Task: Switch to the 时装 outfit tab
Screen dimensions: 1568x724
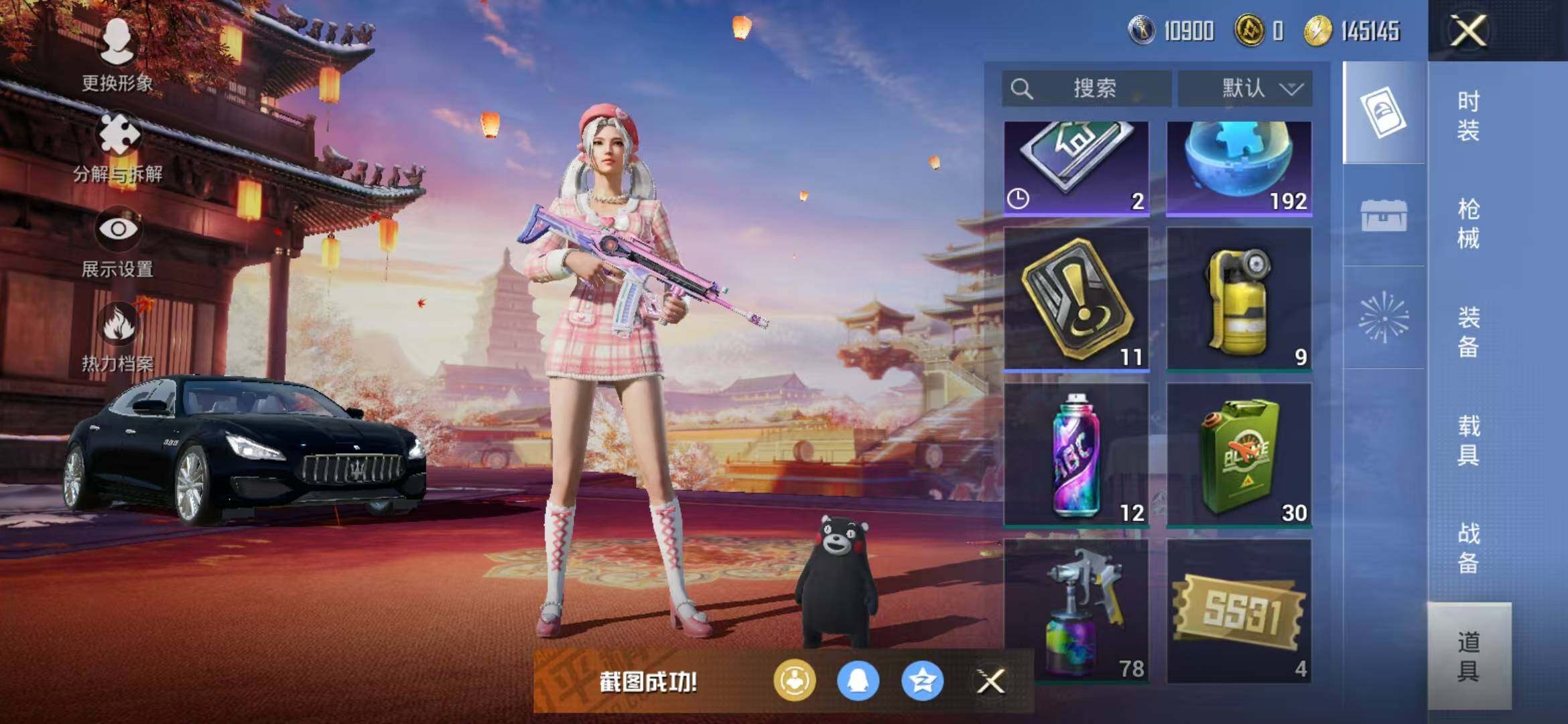Action: click(1467, 115)
